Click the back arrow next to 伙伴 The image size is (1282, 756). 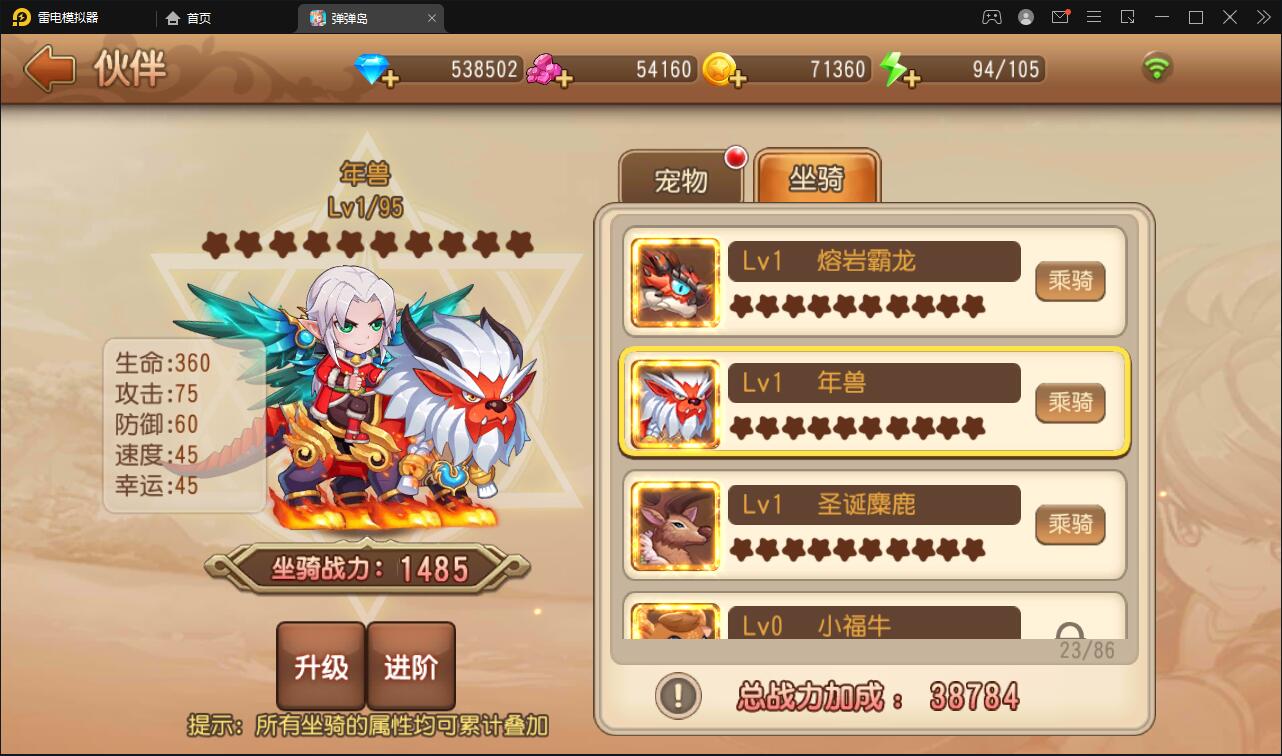pos(47,69)
